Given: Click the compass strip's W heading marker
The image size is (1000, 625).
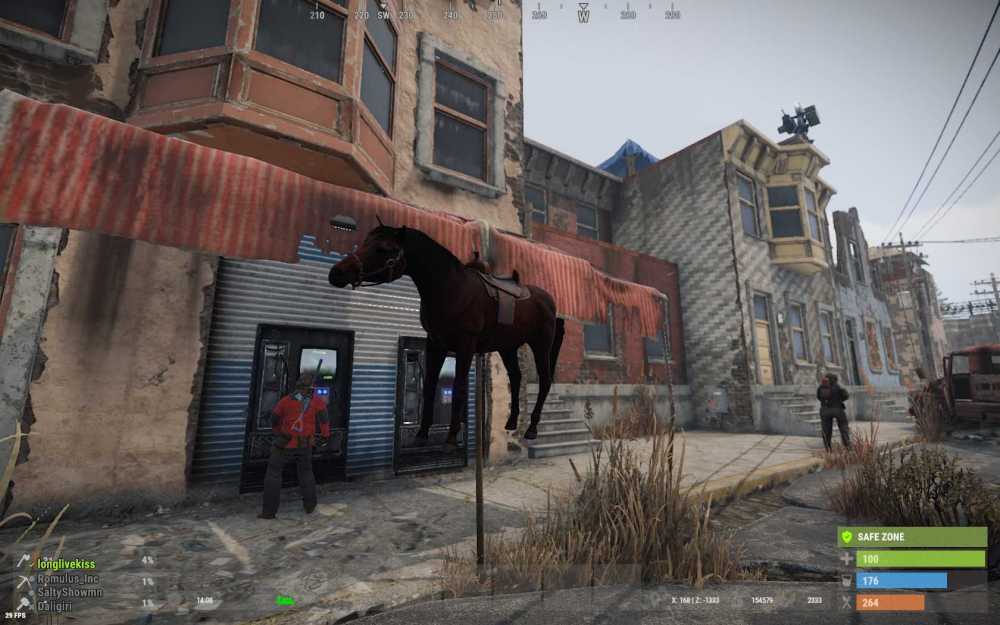Looking at the screenshot, I should click(x=583, y=15).
